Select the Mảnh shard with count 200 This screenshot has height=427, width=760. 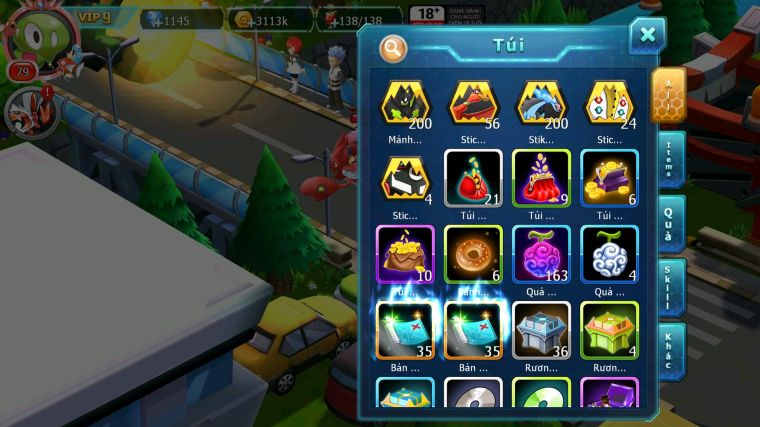[405, 104]
